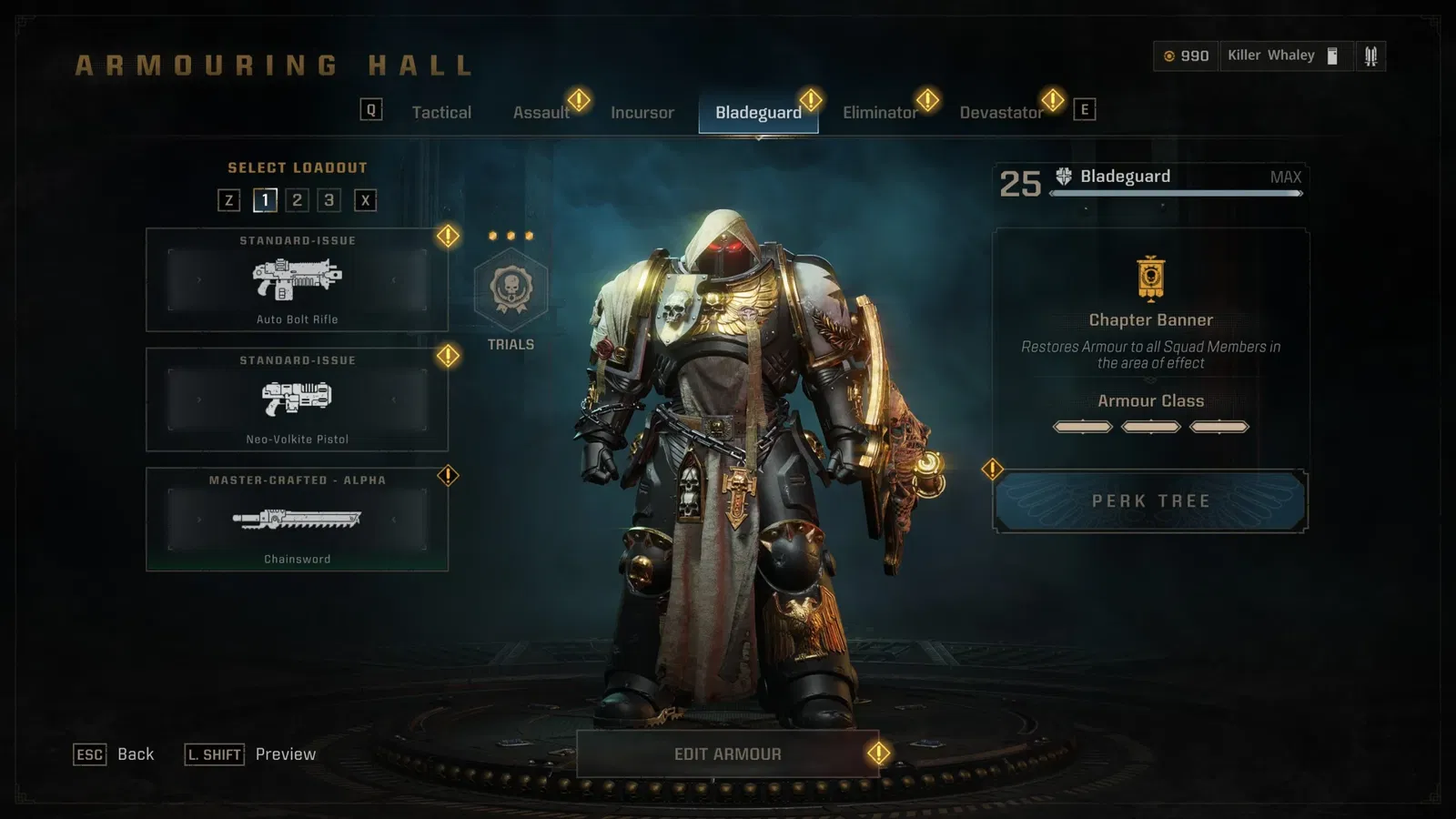Choose the Bladeguard class tab
1456x819 pixels.
pos(758,113)
